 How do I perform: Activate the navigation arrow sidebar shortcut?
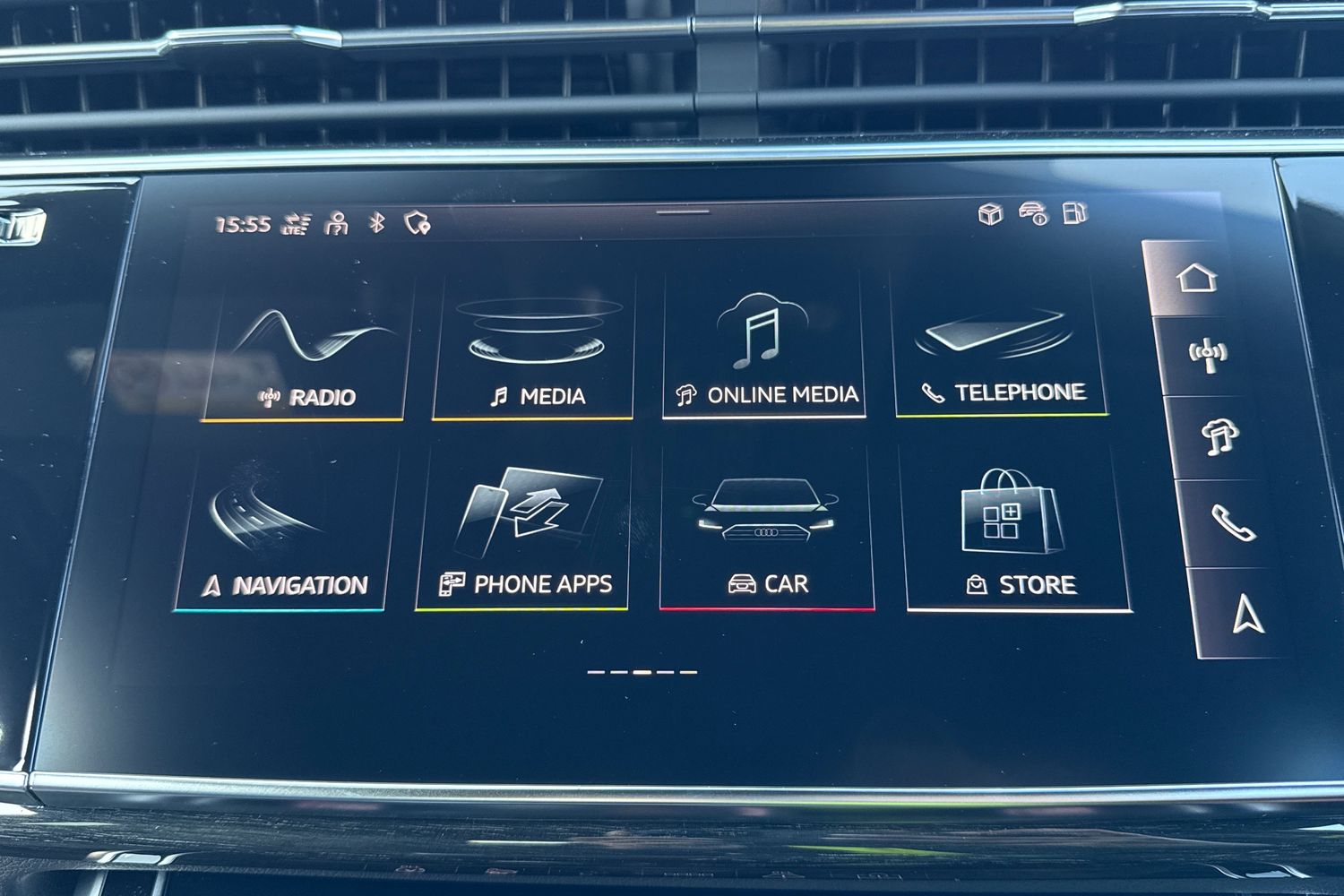point(1247,614)
